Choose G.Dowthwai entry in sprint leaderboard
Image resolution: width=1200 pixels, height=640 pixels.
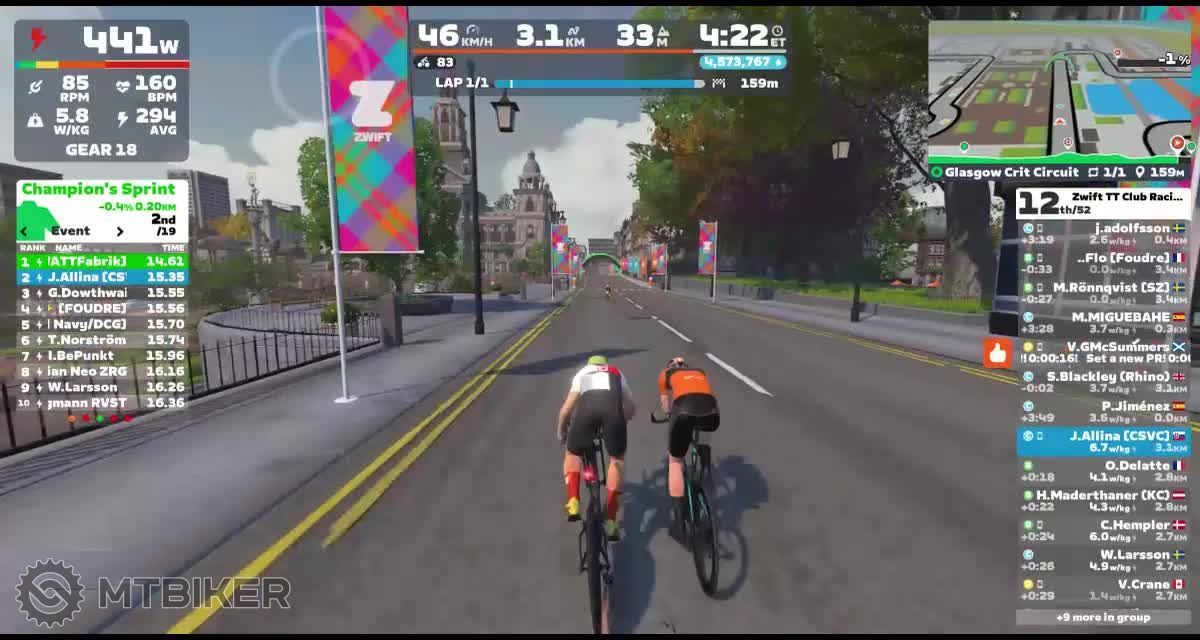[x=102, y=292]
